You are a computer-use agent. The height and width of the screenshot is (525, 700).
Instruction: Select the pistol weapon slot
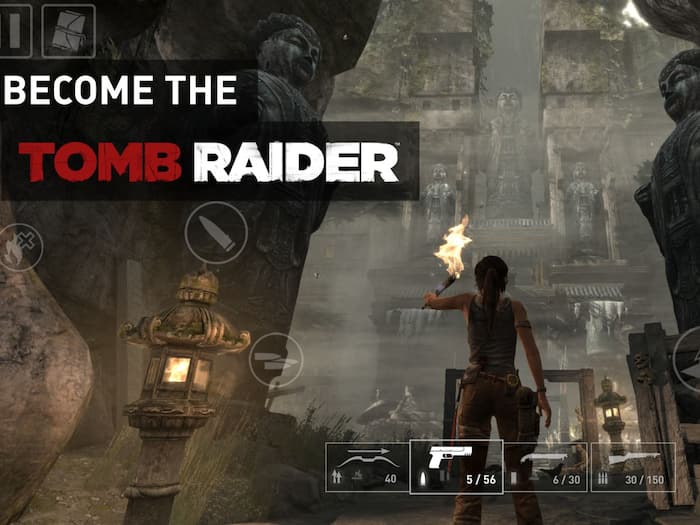coord(456,467)
